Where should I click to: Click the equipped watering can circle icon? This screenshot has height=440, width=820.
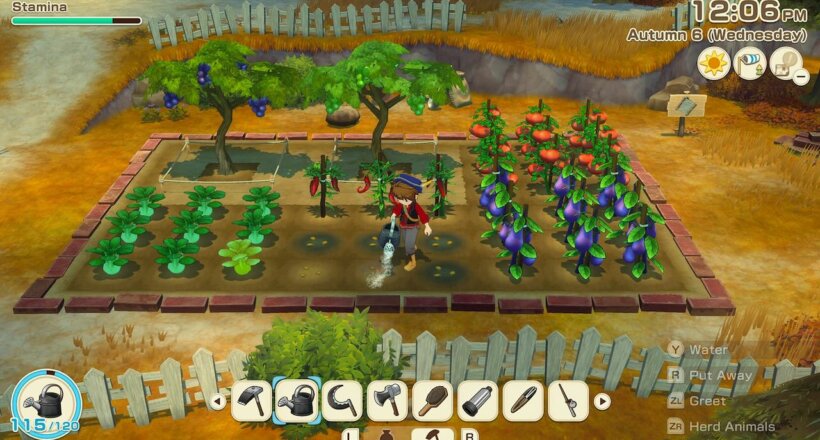coord(46,398)
